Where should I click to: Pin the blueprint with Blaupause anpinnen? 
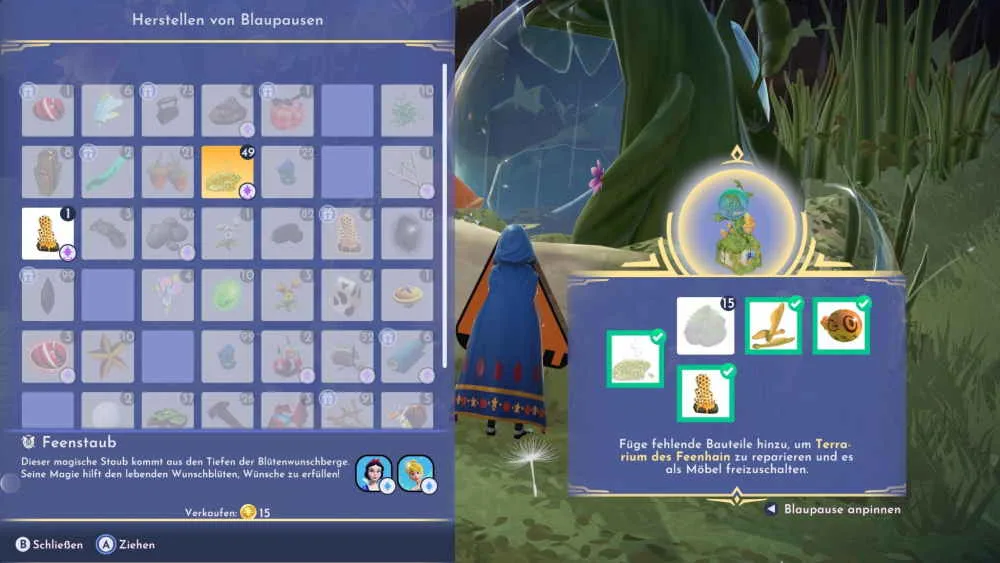833,509
